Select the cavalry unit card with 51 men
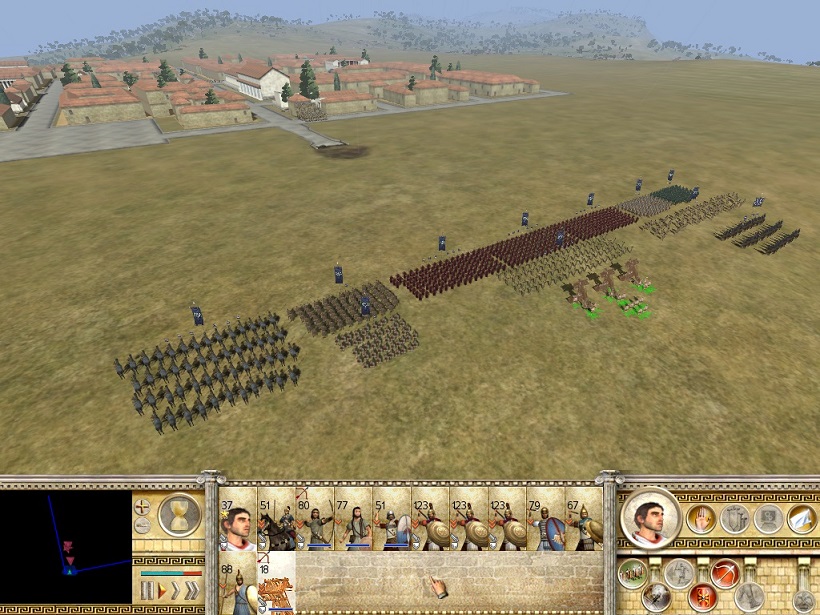The height and width of the screenshot is (615, 820). pyautogui.click(x=276, y=520)
